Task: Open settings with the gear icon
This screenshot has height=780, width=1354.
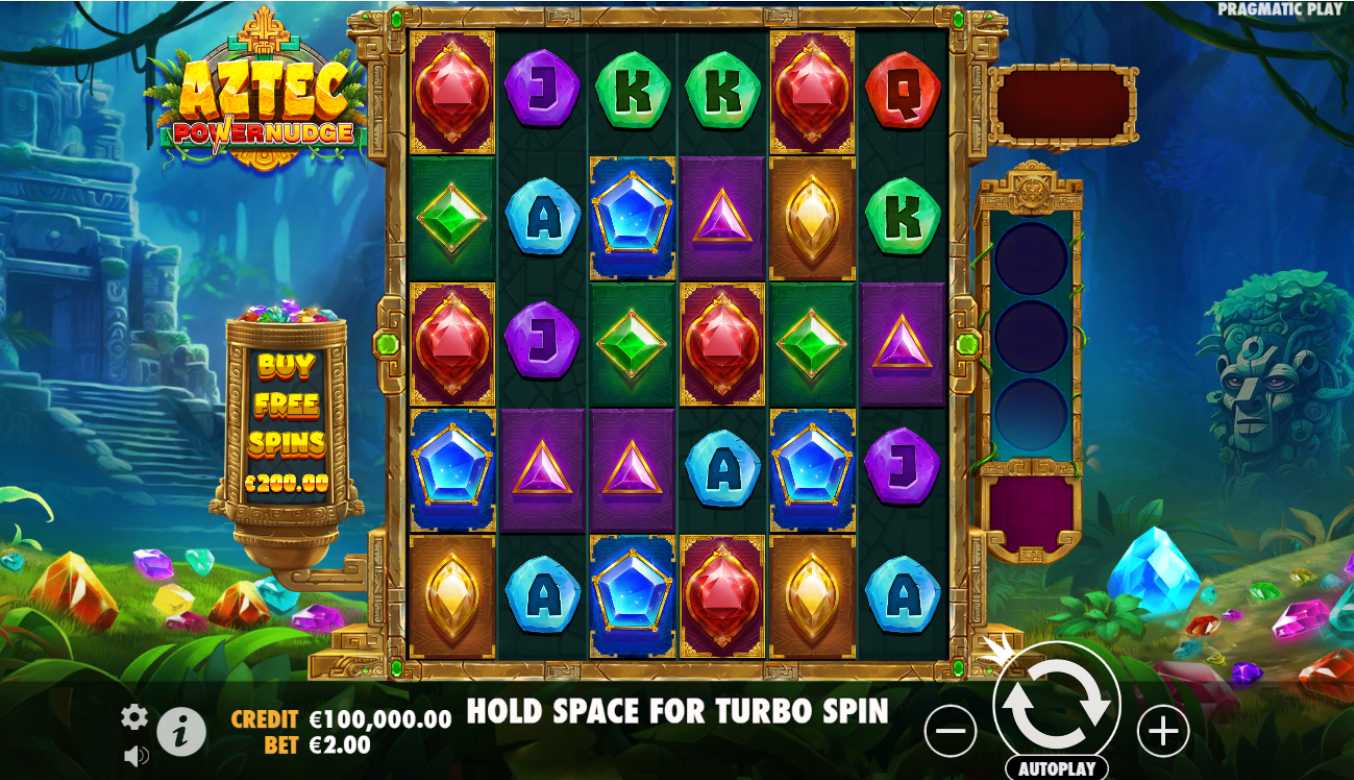Action: coord(134,717)
